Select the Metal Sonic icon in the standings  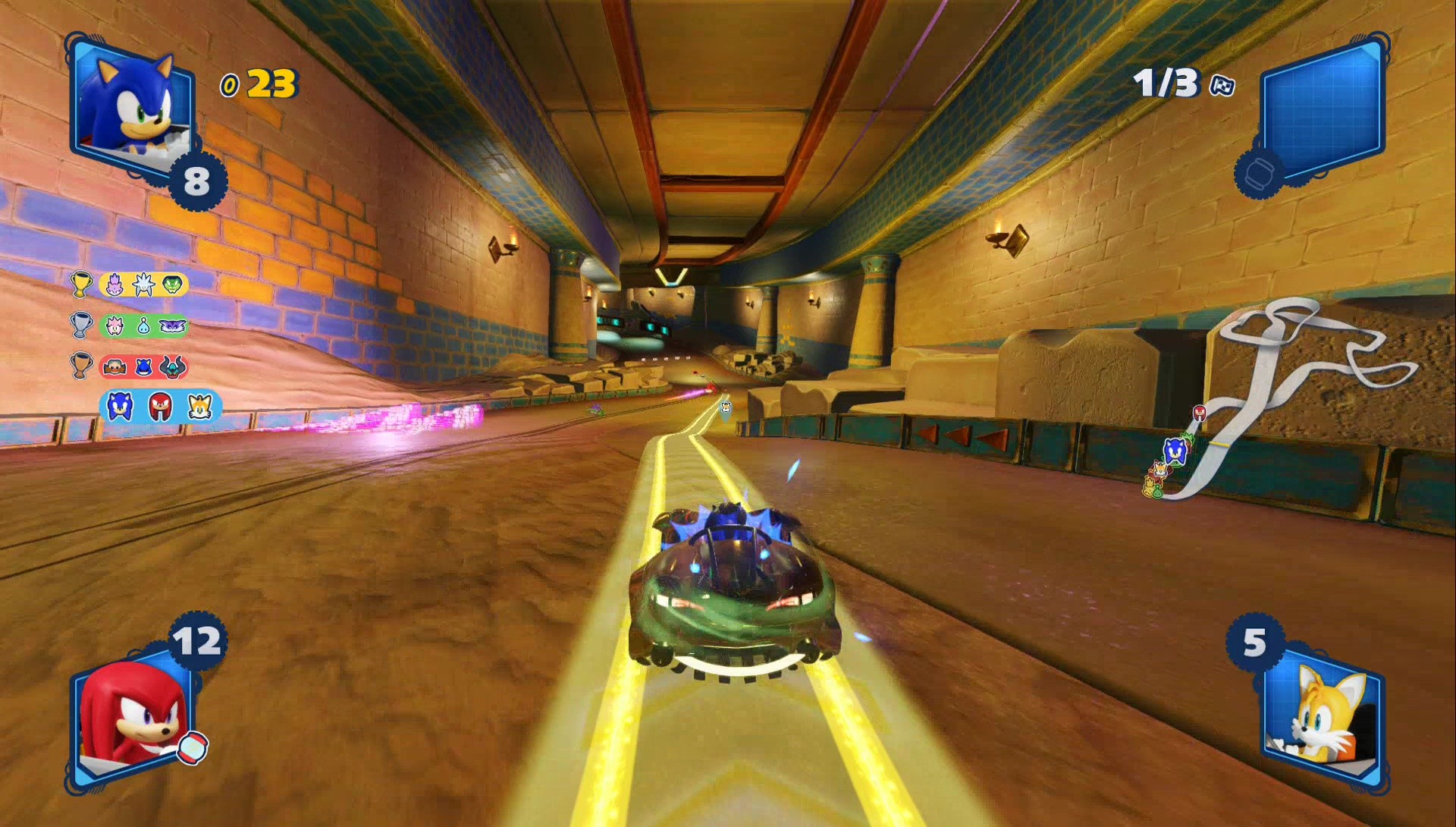pos(144,367)
